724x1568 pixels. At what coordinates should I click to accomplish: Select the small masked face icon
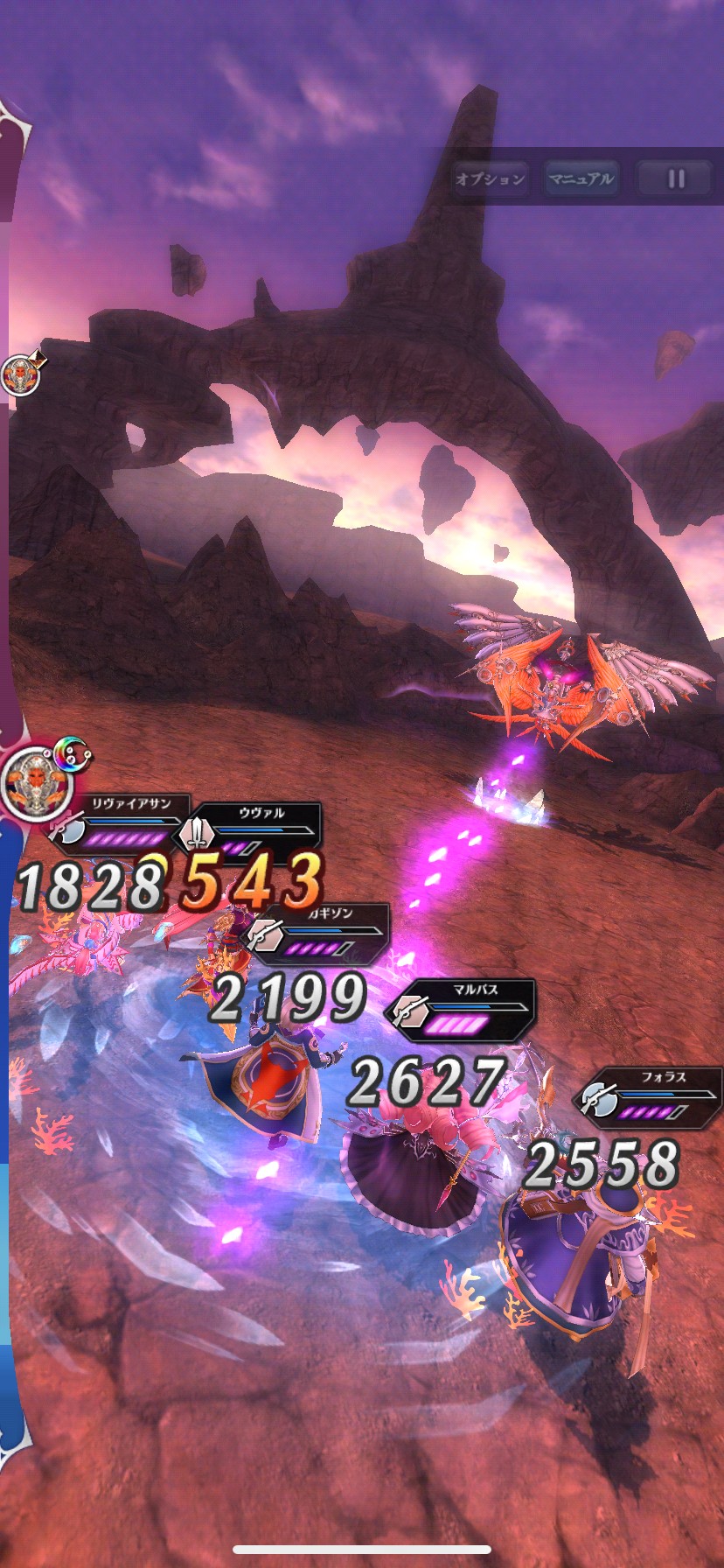tap(20, 376)
